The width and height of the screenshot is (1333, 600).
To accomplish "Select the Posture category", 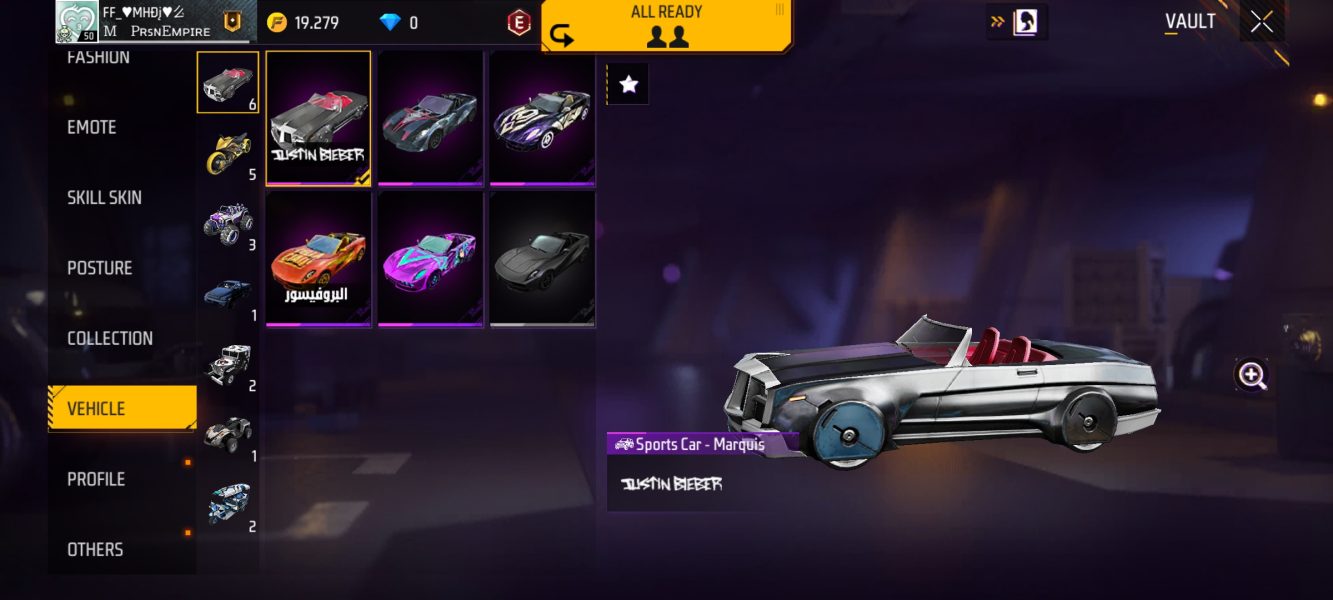I will tap(100, 268).
